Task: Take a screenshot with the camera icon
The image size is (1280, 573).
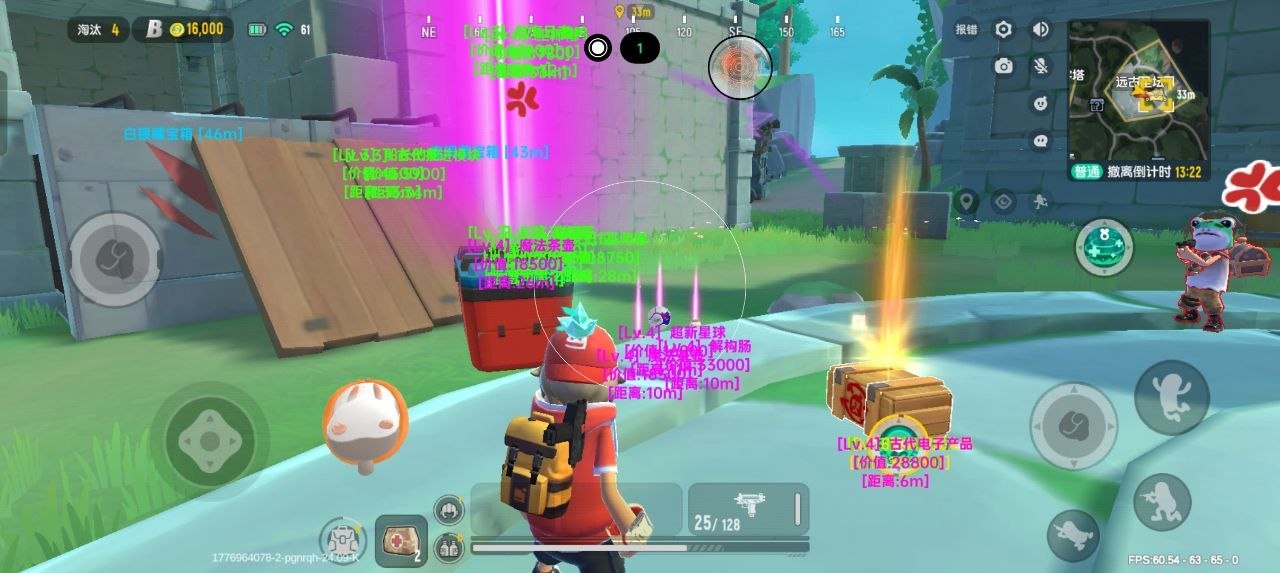Action: tap(1003, 66)
